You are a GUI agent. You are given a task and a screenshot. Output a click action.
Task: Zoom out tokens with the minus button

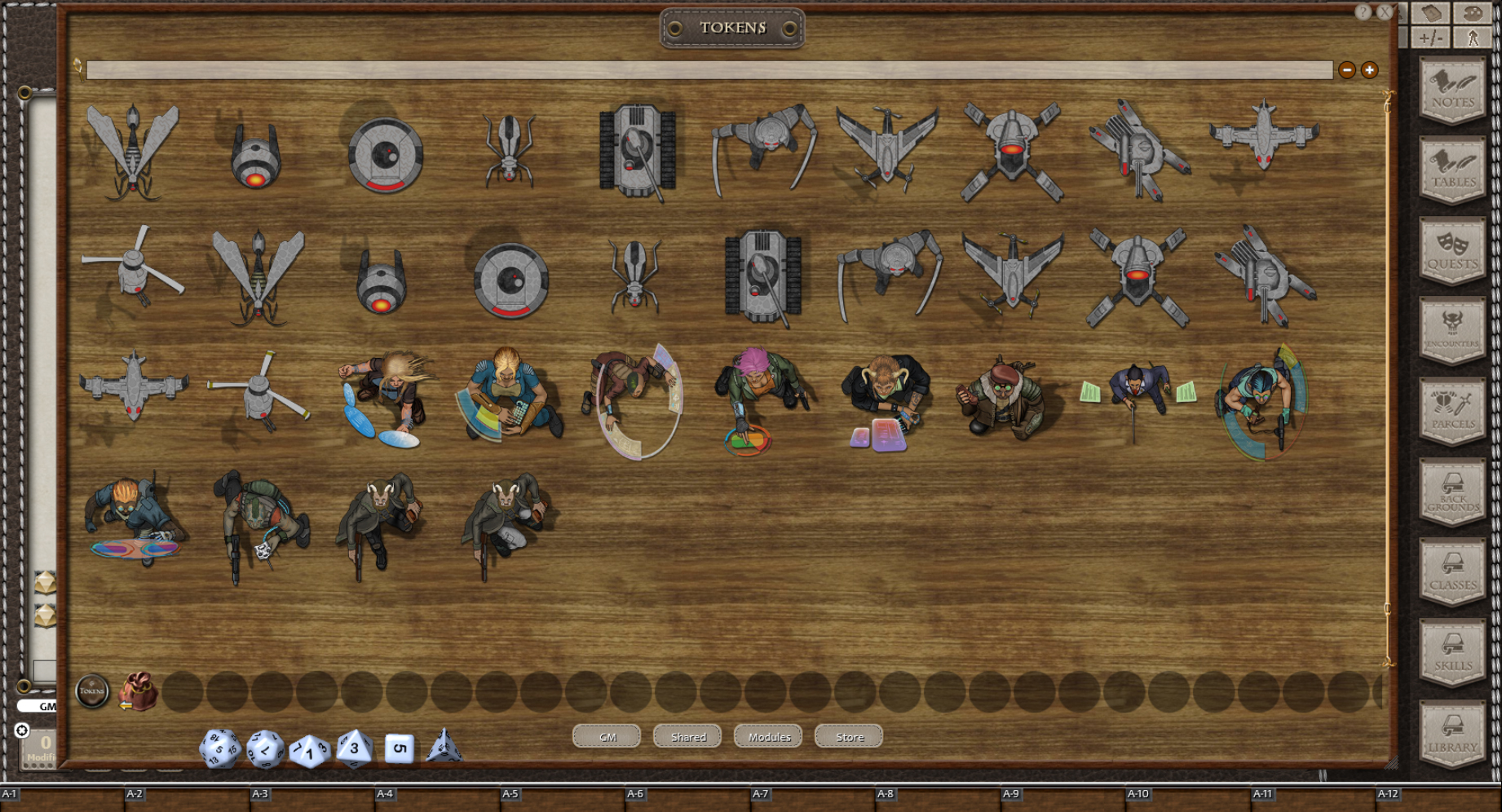(x=1347, y=70)
